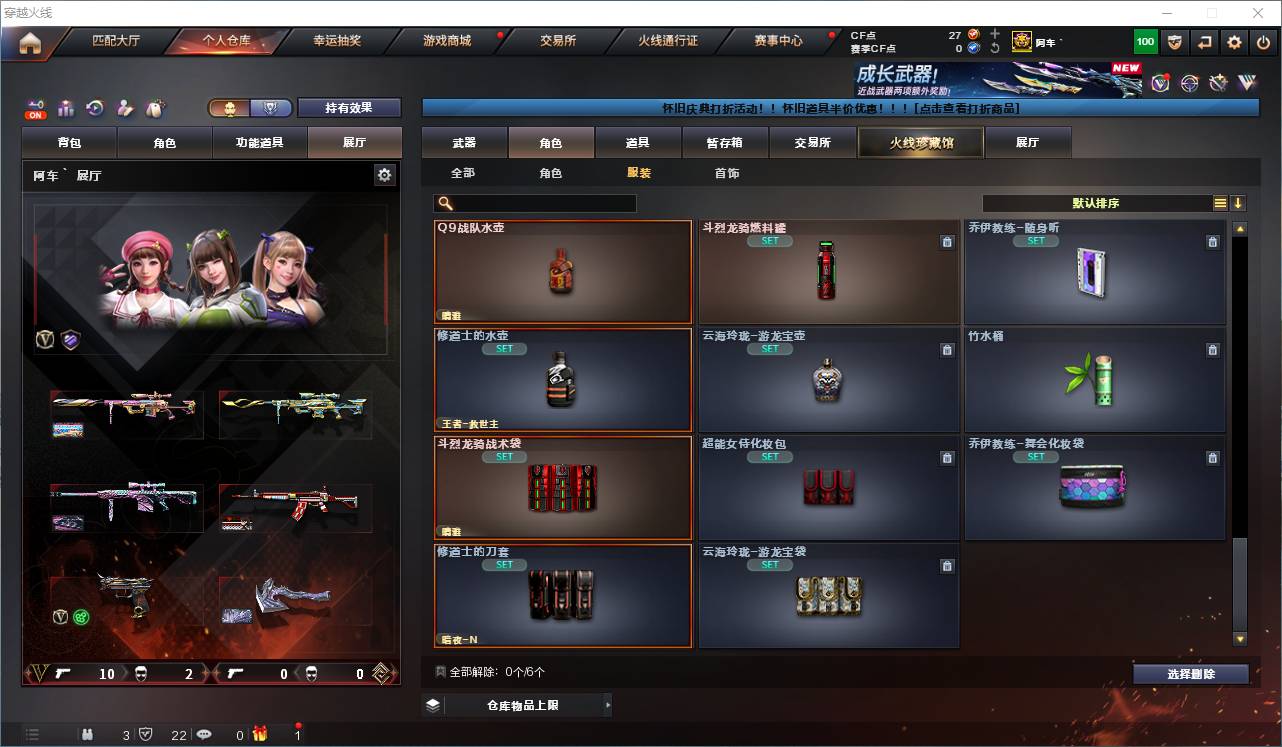1282x747 pixels.
Task: Click the crosshair targeting event icon
Action: click(1189, 84)
